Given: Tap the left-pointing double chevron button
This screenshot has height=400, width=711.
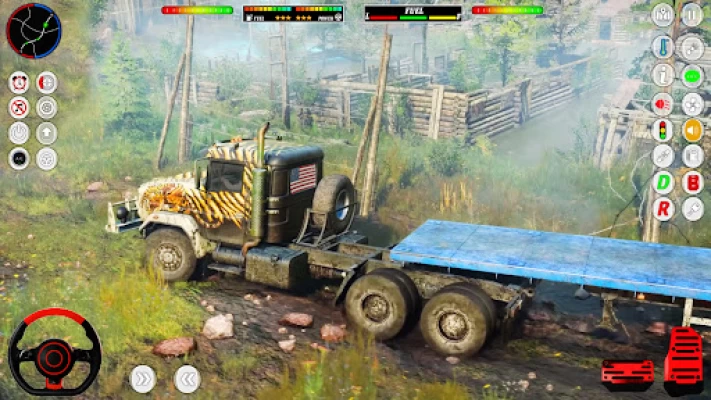Looking at the screenshot, I should [x=187, y=378].
